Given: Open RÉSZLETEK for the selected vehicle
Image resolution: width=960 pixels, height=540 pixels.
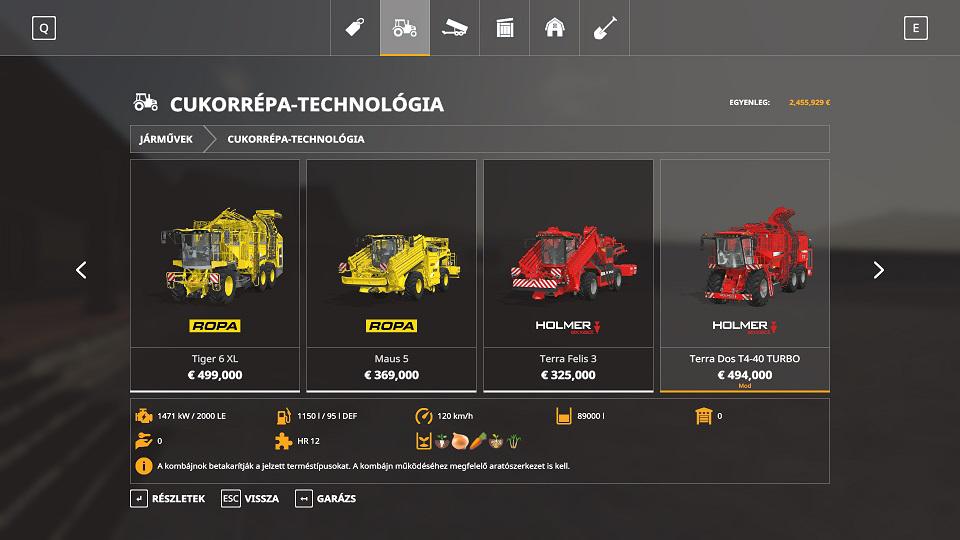Looking at the screenshot, I should click(x=168, y=498).
